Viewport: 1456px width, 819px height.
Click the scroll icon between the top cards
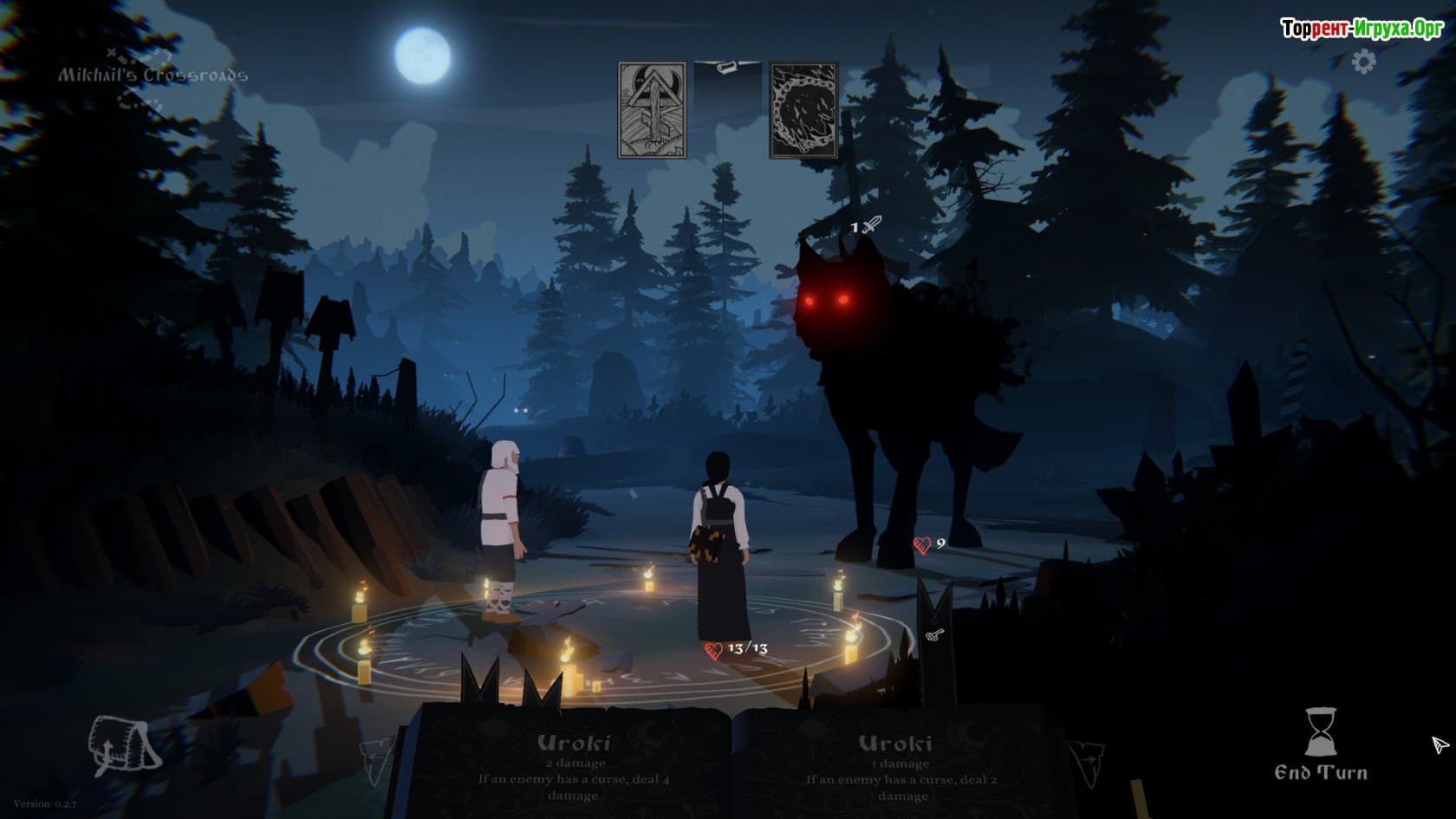point(727,67)
